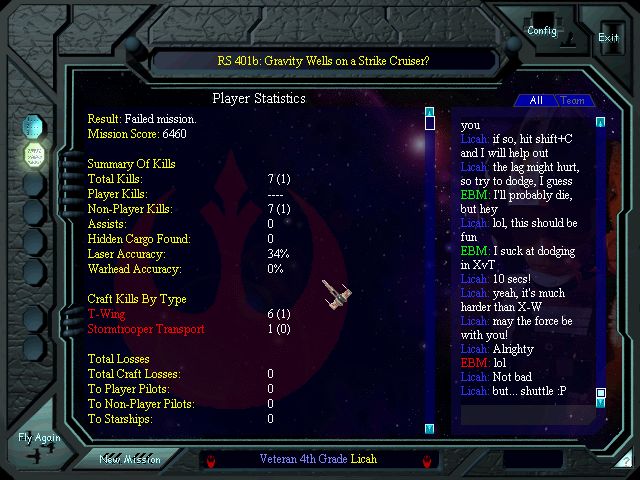The image size is (640, 480).
Task: Exit the debriefing screen
Action: 608,37
